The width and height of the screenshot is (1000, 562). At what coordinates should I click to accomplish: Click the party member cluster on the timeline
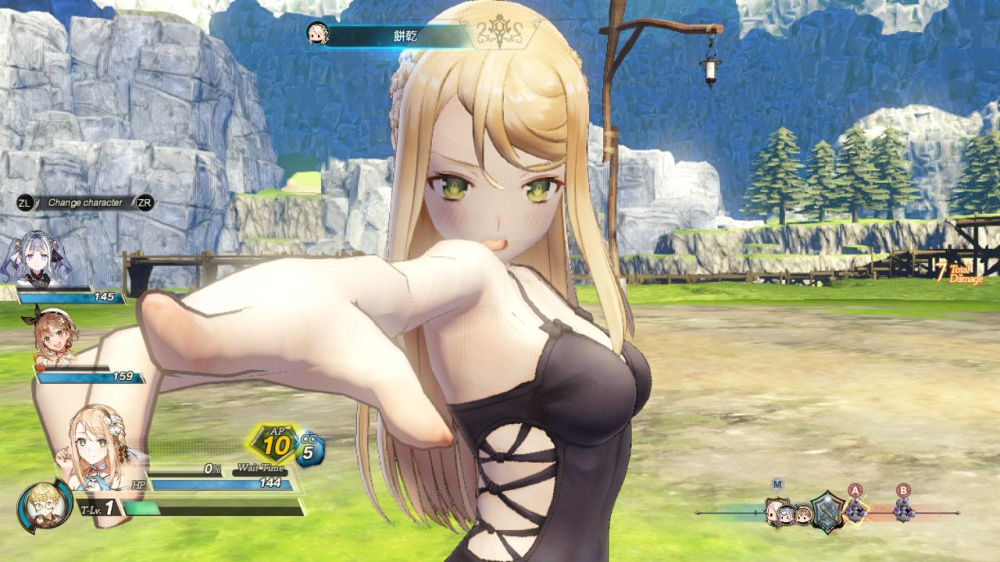(787, 513)
